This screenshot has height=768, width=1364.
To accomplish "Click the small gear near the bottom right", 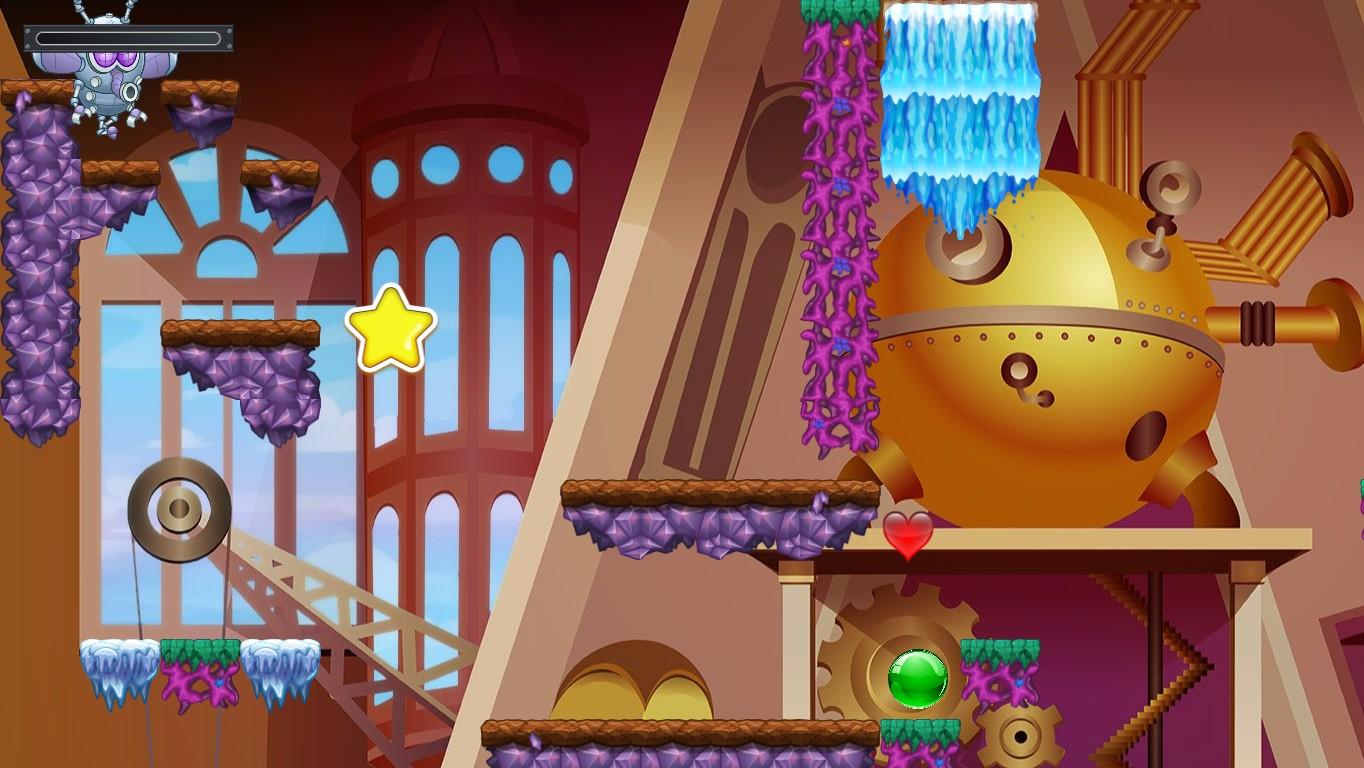I will [1022, 737].
